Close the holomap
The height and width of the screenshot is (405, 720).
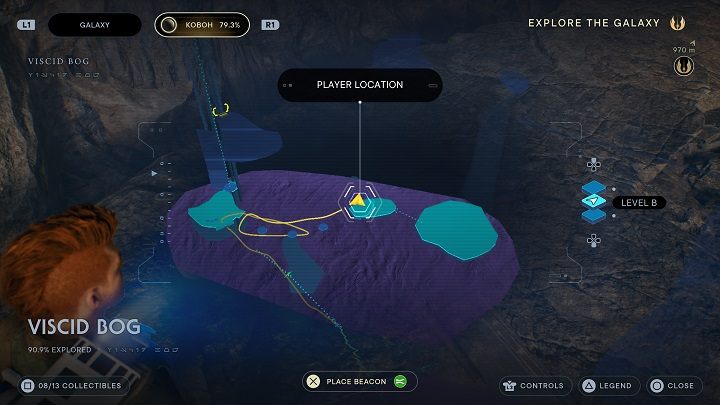tap(672, 385)
